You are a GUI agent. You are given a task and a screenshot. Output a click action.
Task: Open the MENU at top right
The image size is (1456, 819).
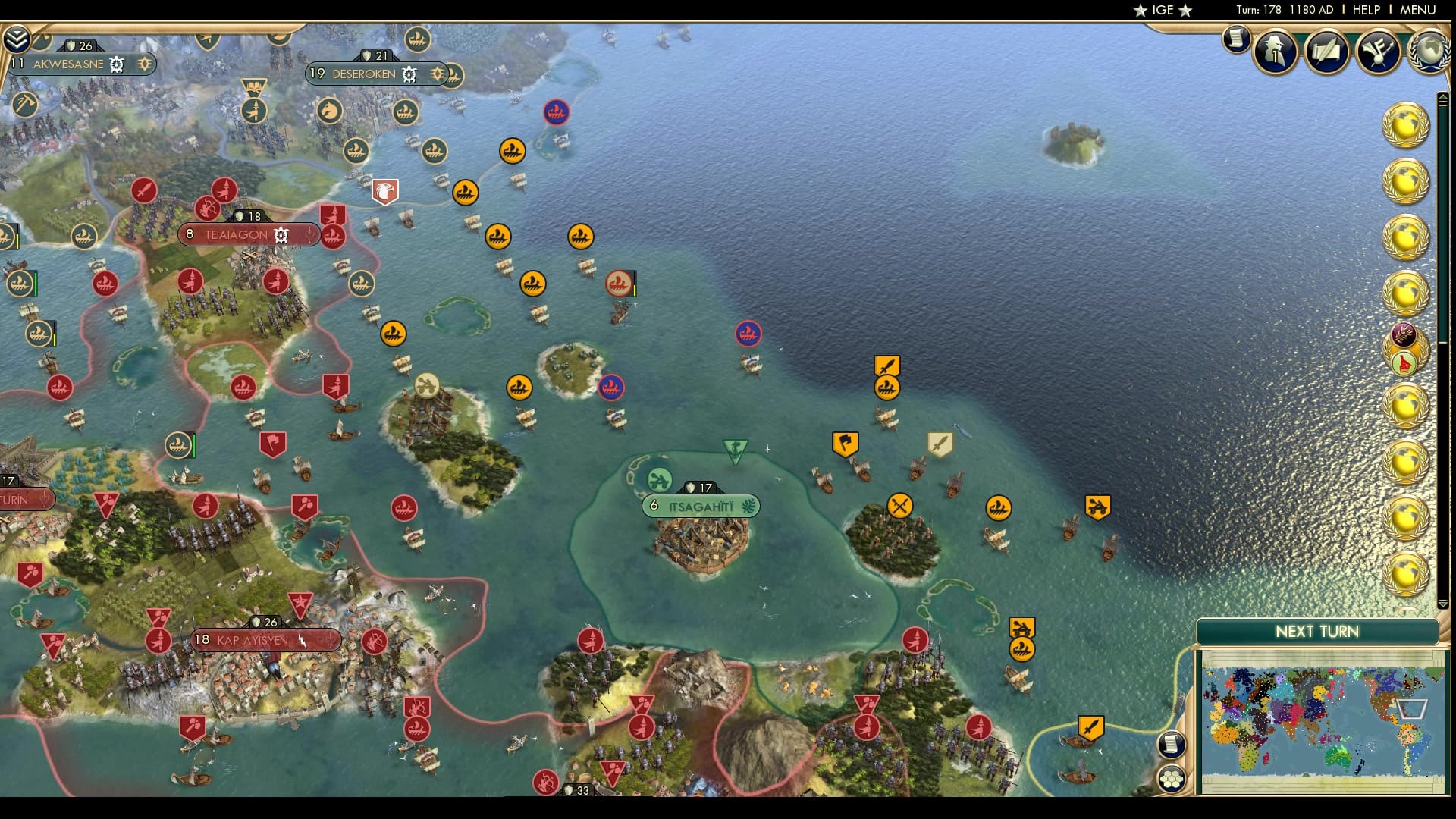[x=1419, y=10]
